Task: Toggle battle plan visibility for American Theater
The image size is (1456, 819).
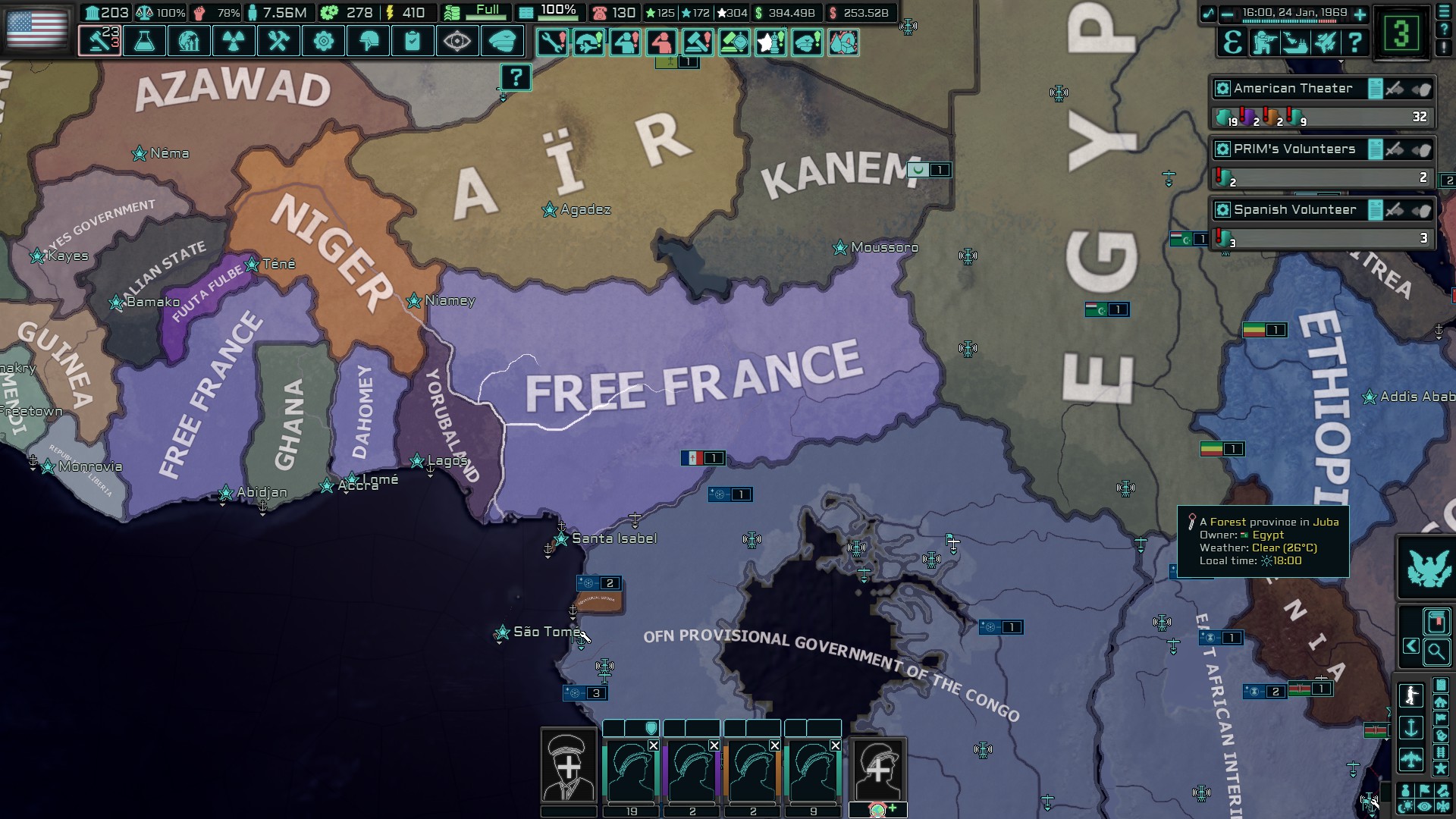Action: coord(1376,89)
